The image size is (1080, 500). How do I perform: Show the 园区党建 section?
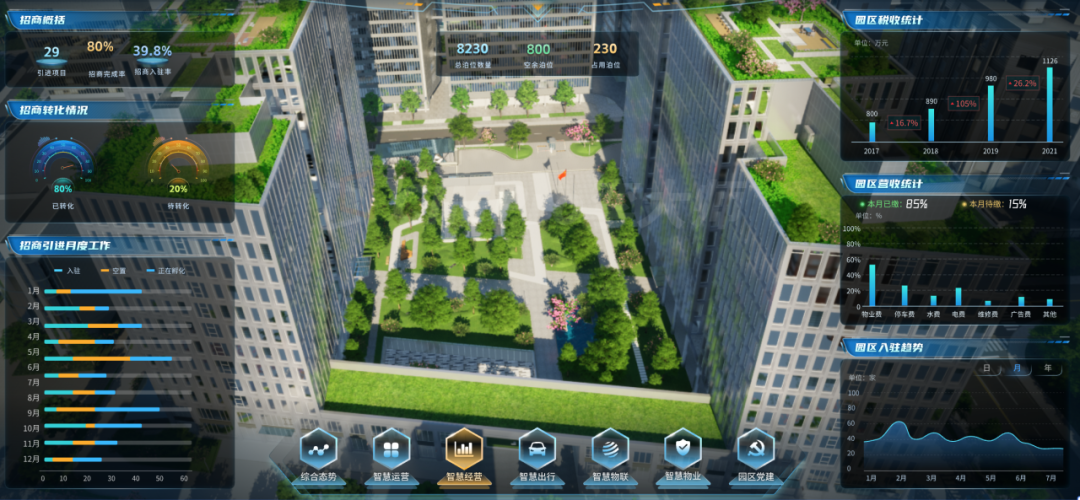pos(756,451)
